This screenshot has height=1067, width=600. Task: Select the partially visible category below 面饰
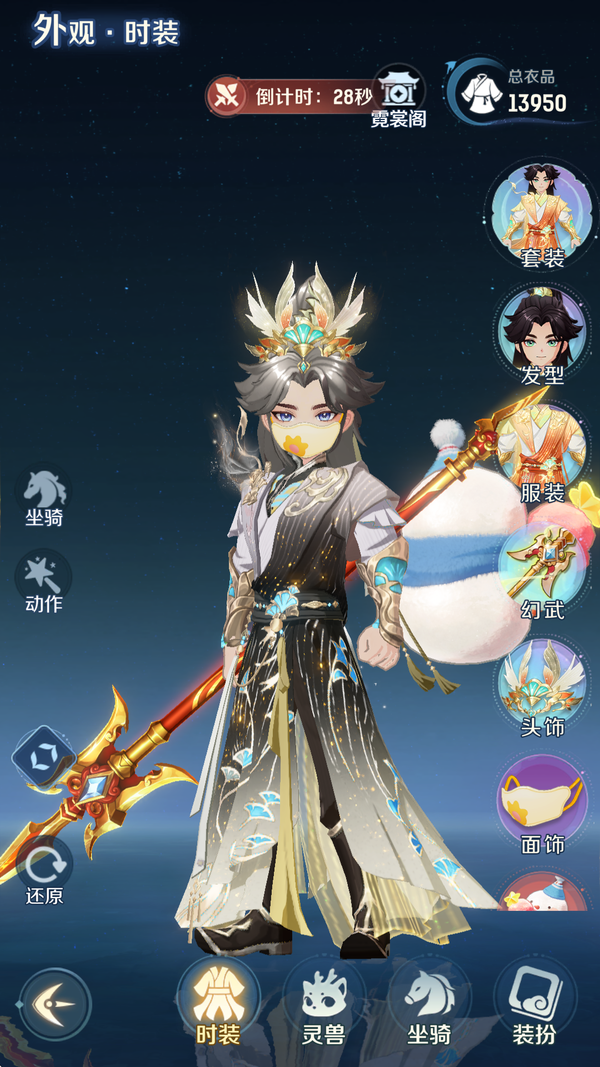[x=541, y=897]
